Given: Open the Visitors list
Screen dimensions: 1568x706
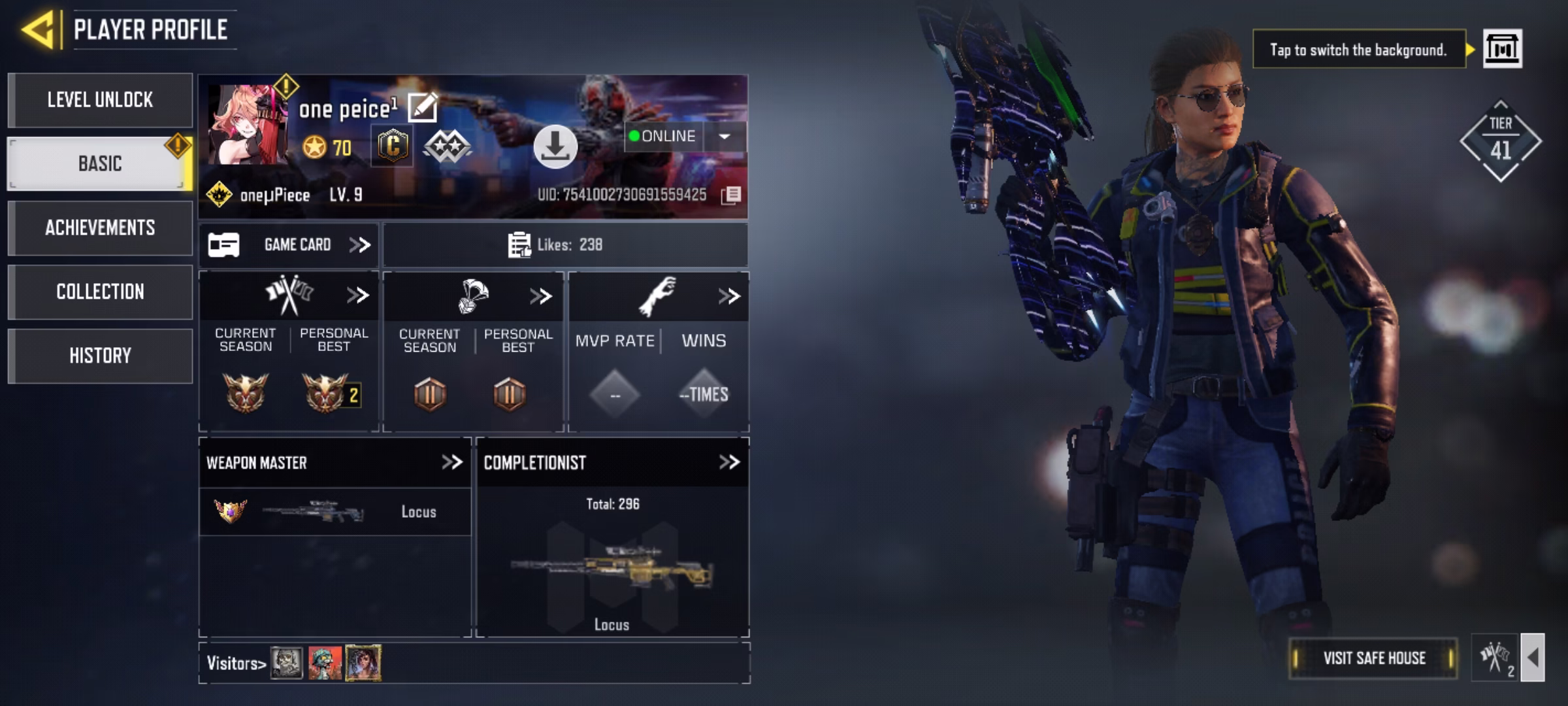Looking at the screenshot, I should point(237,664).
